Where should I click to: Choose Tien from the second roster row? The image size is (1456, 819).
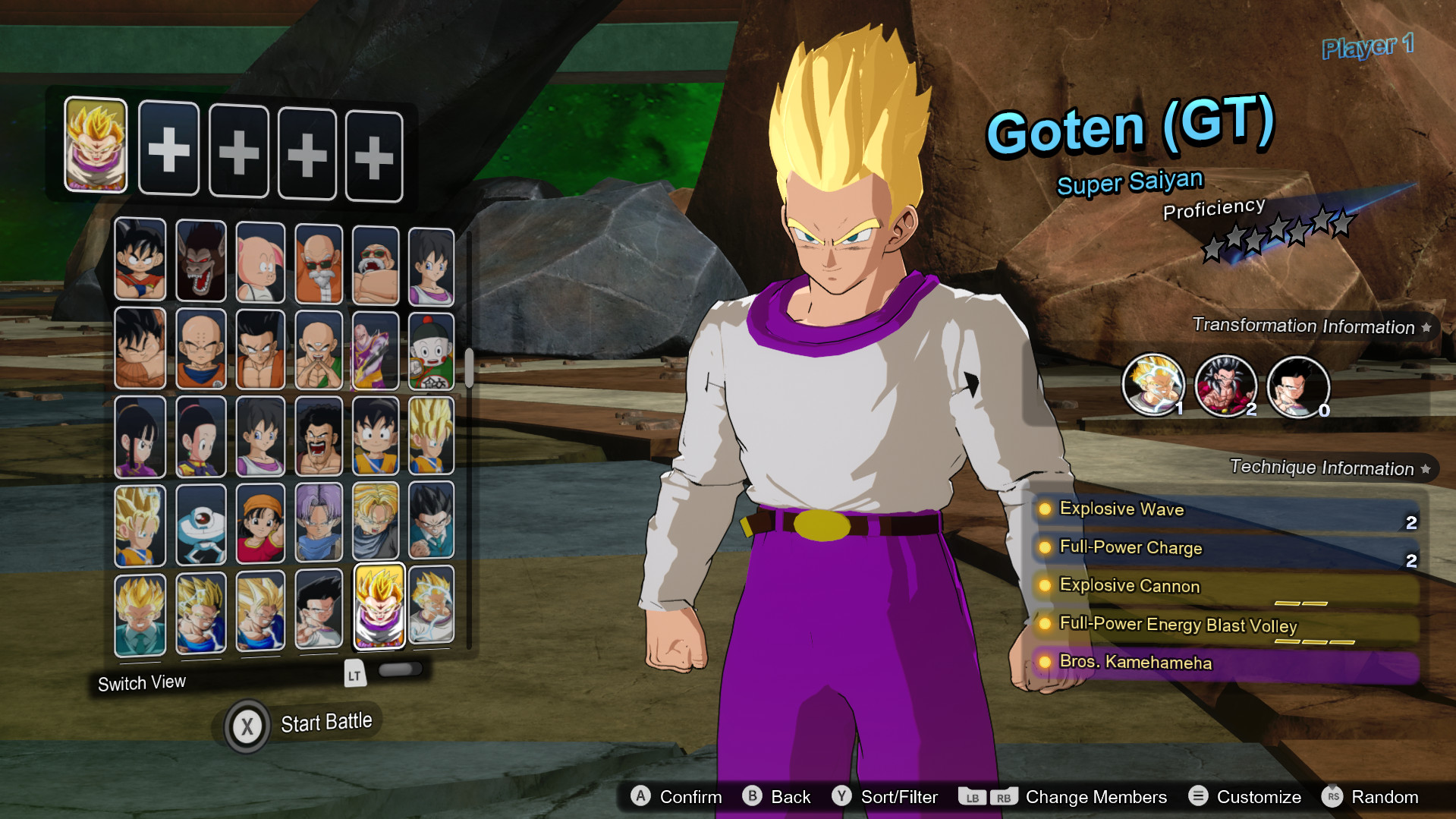(319, 349)
